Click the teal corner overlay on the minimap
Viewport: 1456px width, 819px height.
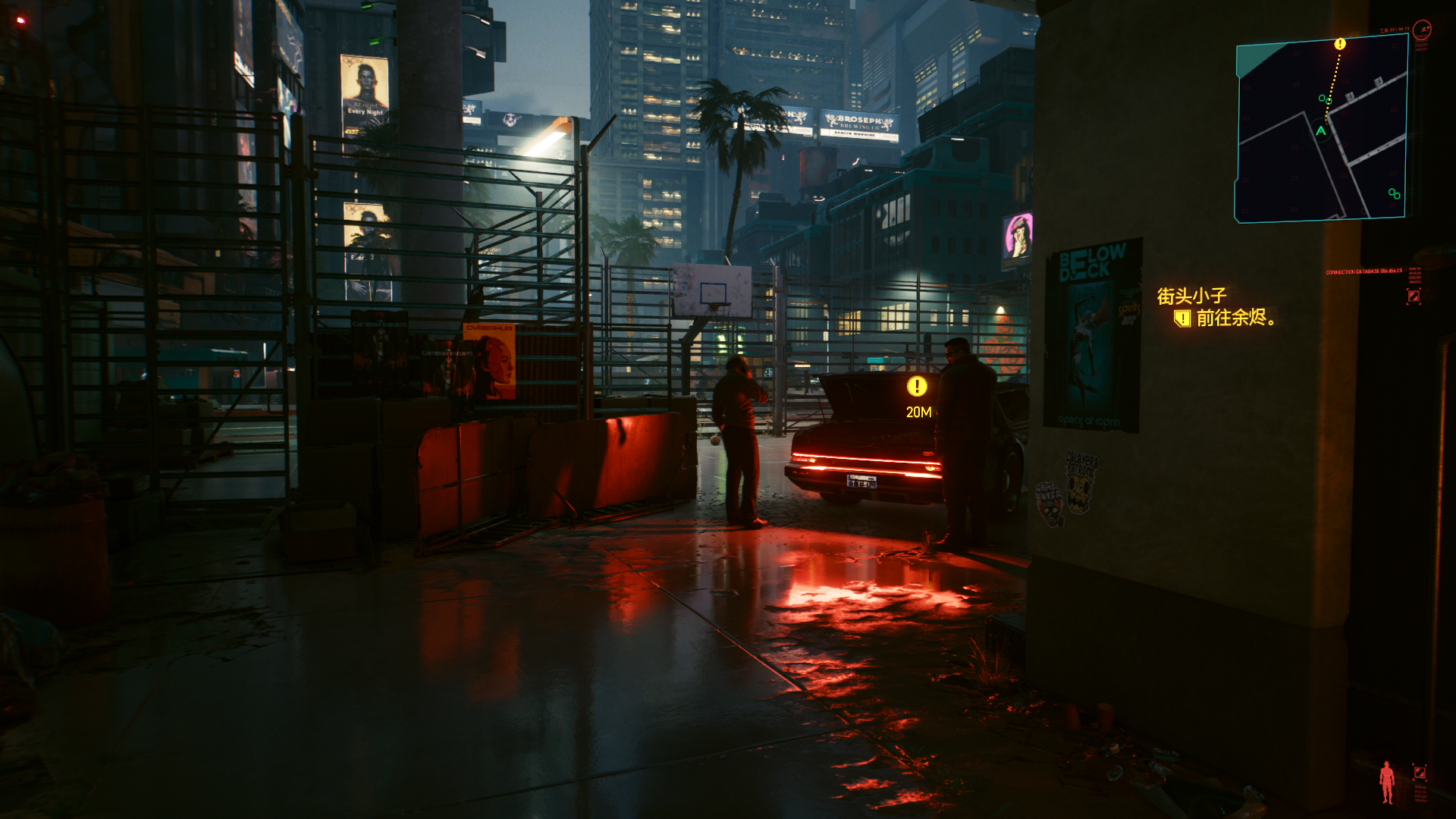pos(1254,56)
